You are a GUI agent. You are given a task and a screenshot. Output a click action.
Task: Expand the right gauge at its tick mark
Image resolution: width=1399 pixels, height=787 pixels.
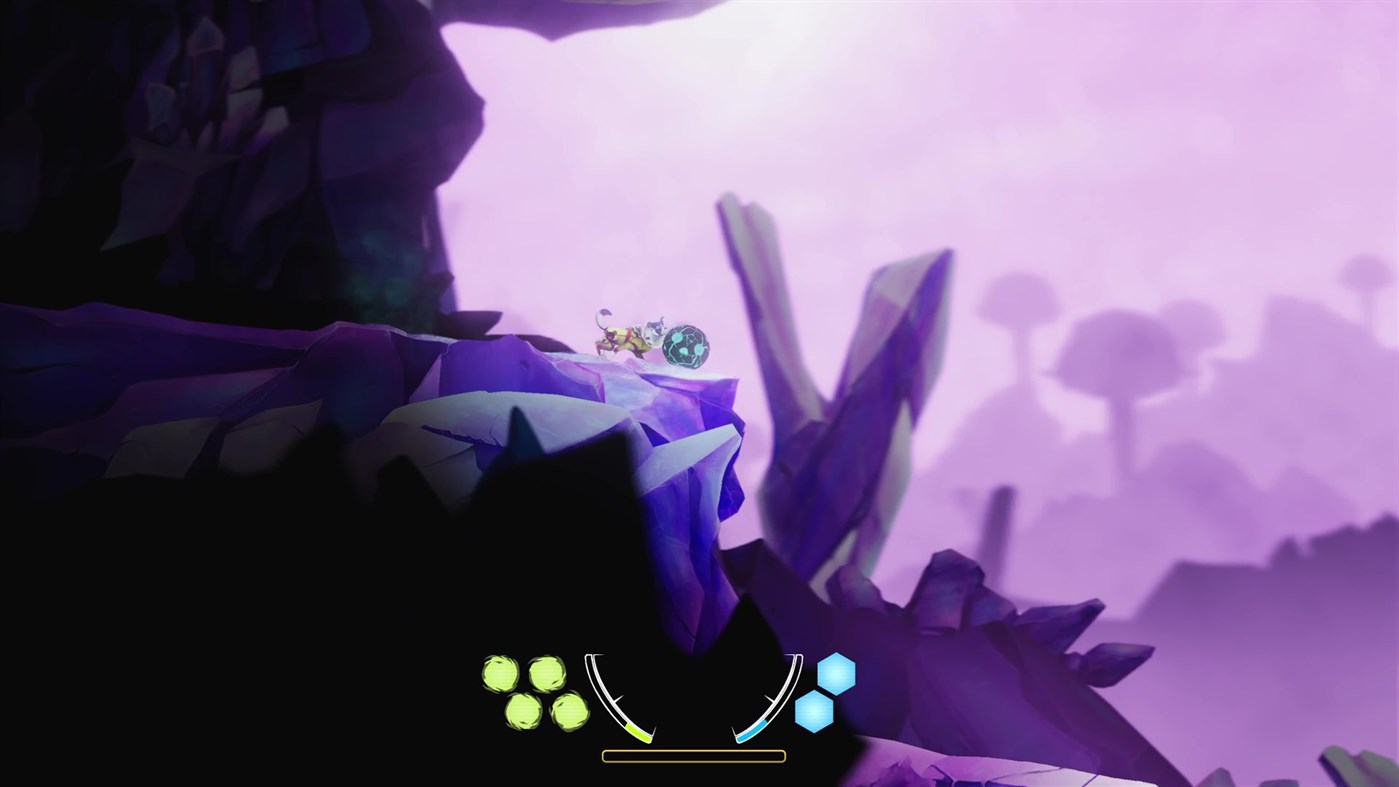point(769,697)
